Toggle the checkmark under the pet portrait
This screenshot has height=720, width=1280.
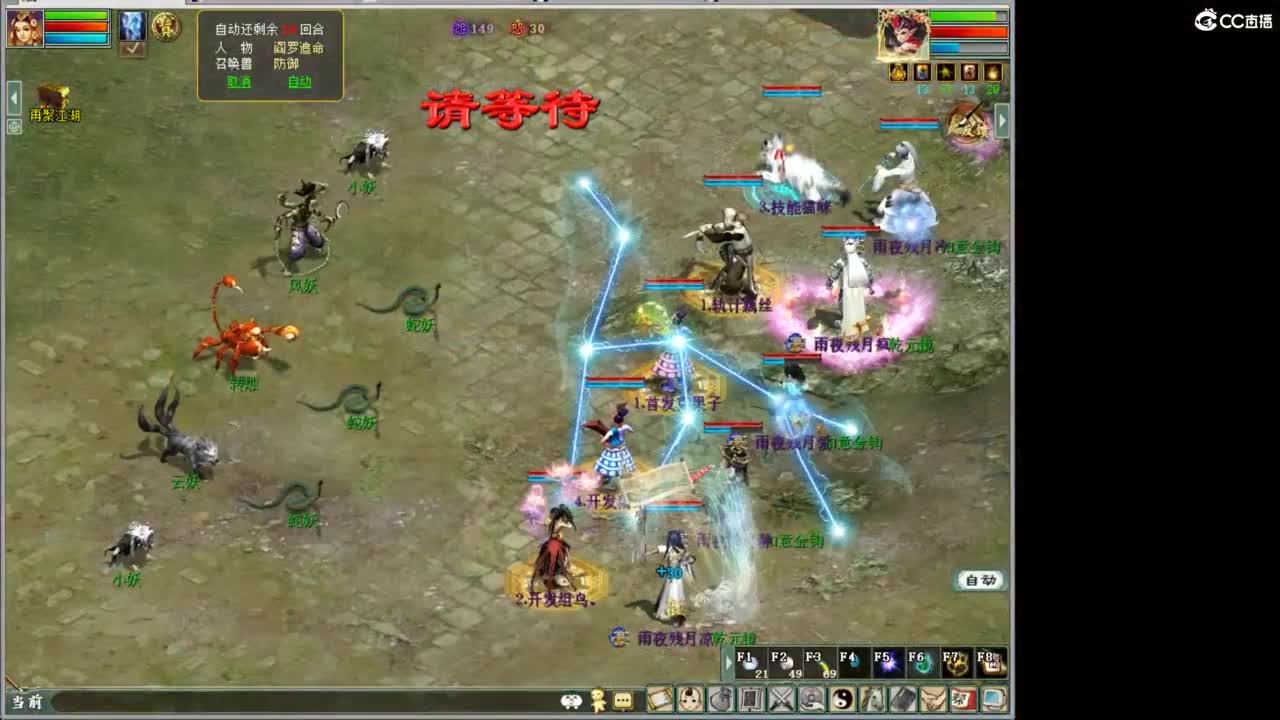[132, 50]
